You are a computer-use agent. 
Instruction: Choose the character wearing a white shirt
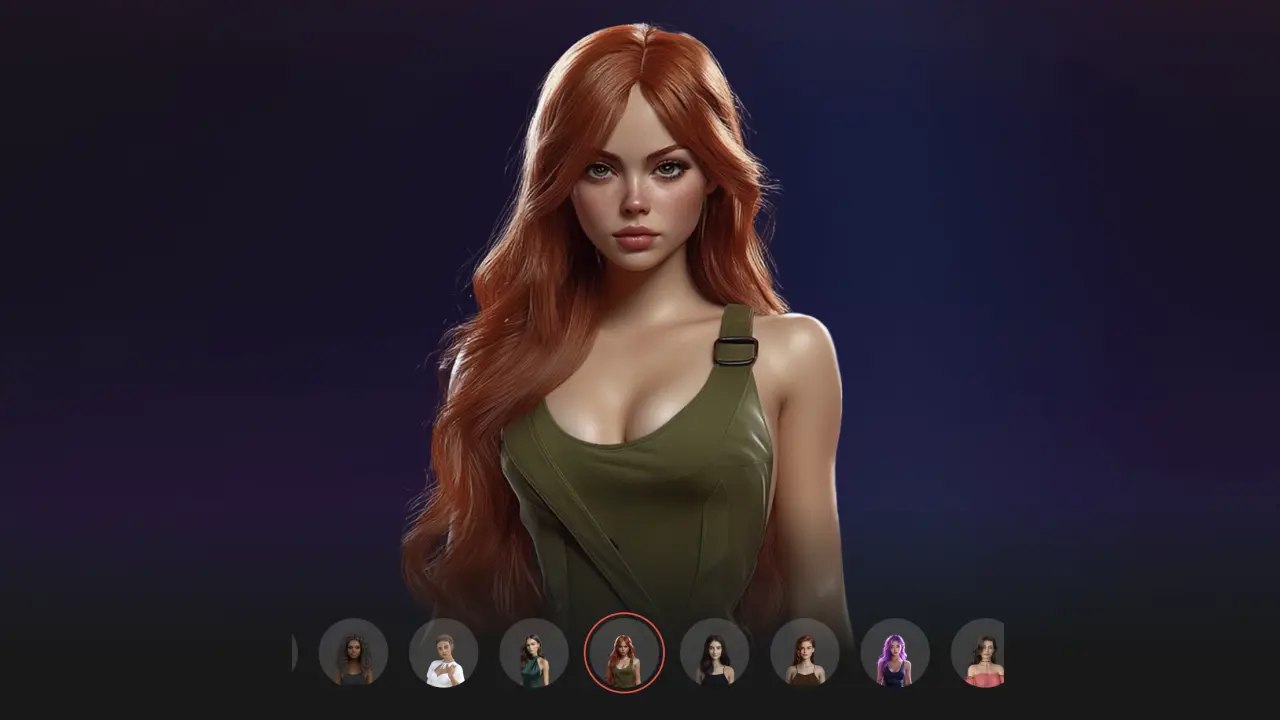(x=443, y=652)
